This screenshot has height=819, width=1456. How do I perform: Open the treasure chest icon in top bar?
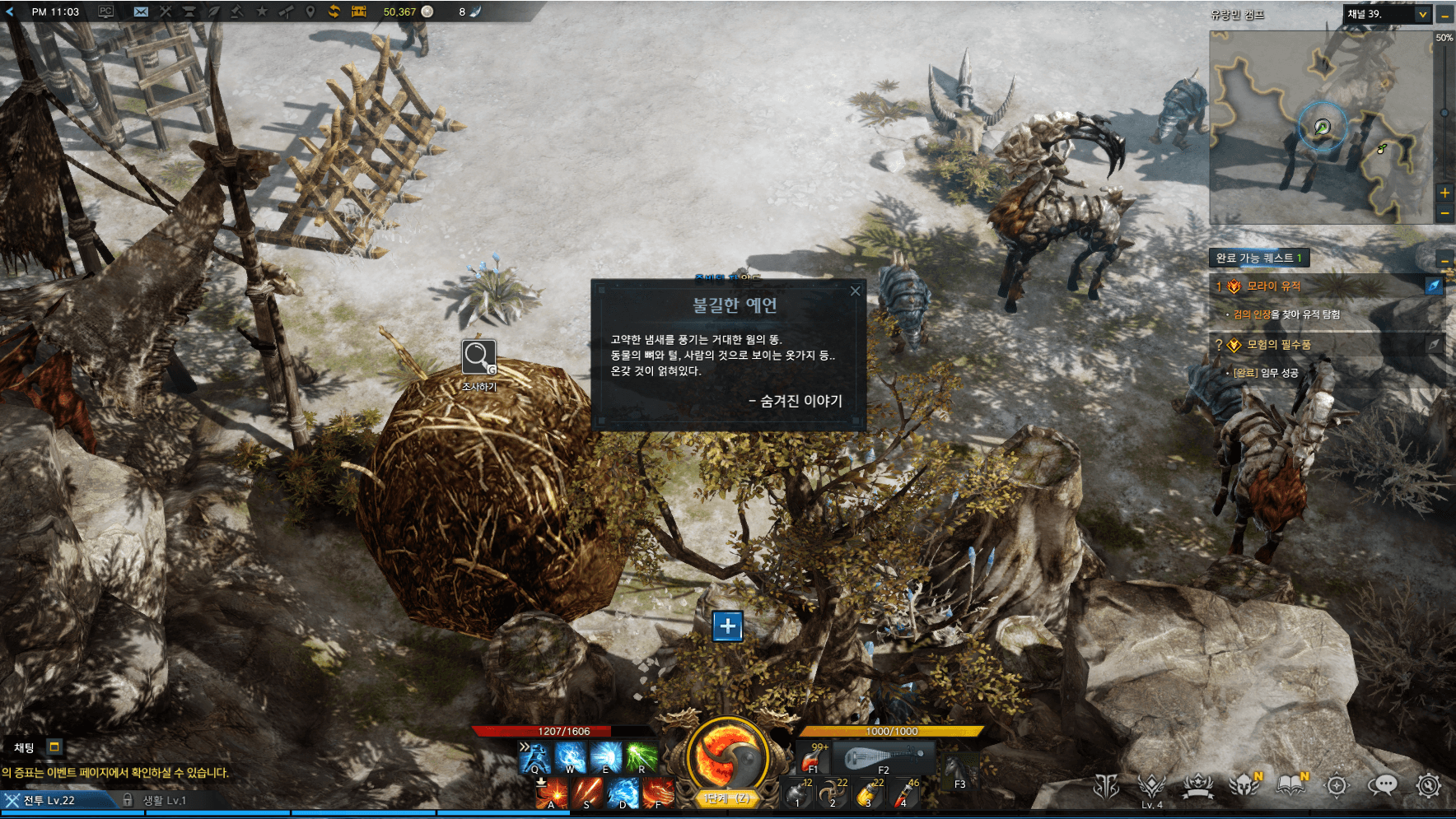click(x=358, y=12)
